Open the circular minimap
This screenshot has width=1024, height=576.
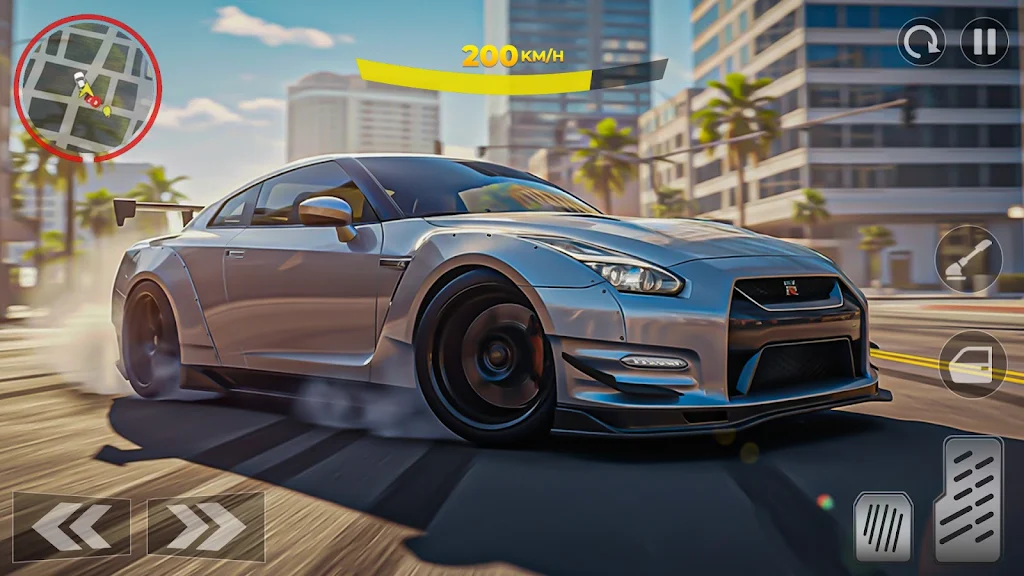coord(87,88)
